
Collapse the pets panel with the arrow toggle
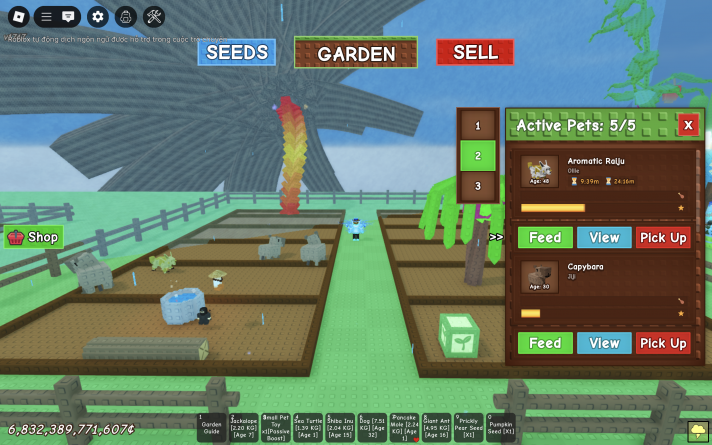coord(496,237)
